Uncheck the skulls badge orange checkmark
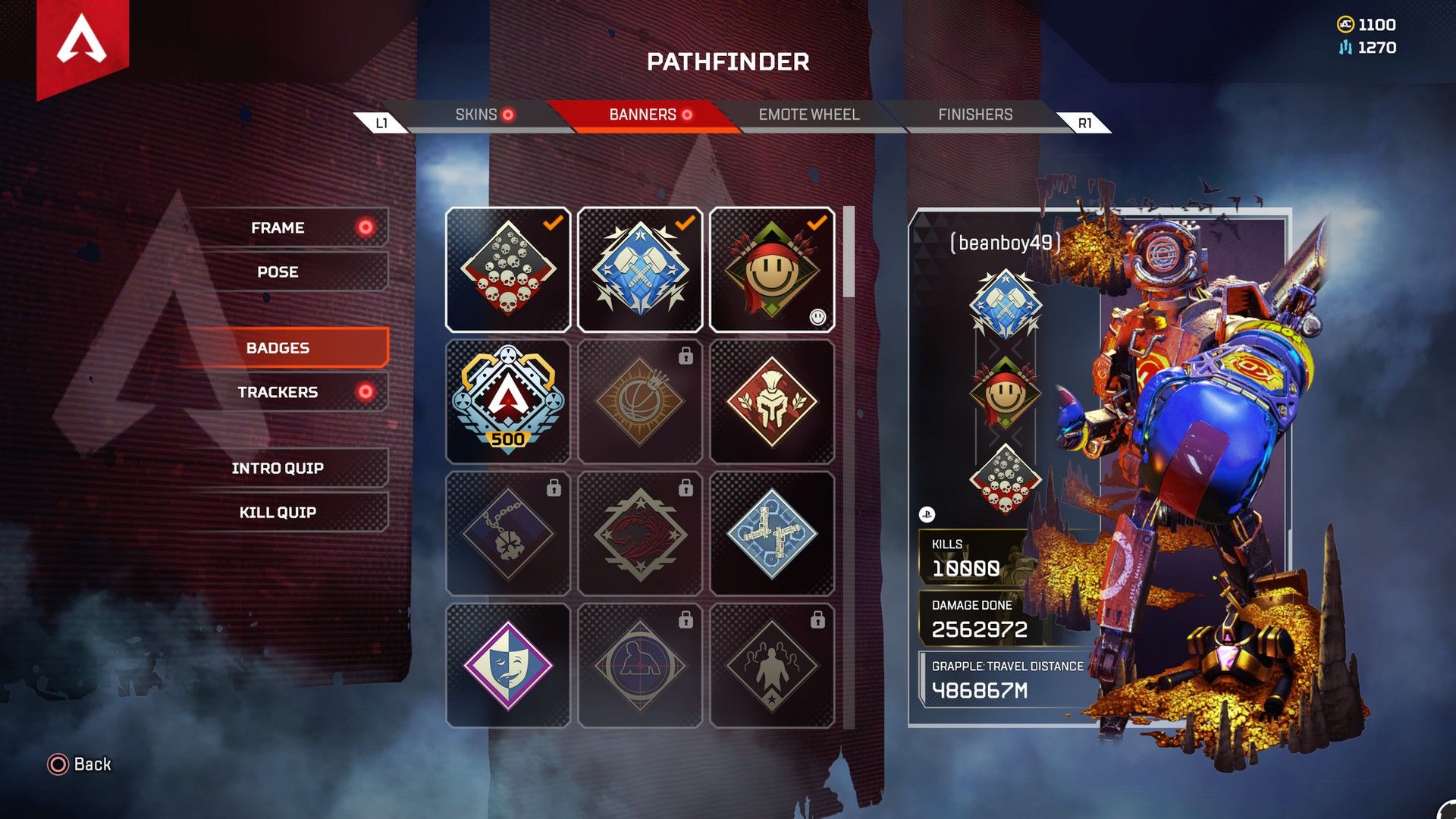Screen dimensions: 1456x819 tap(553, 221)
